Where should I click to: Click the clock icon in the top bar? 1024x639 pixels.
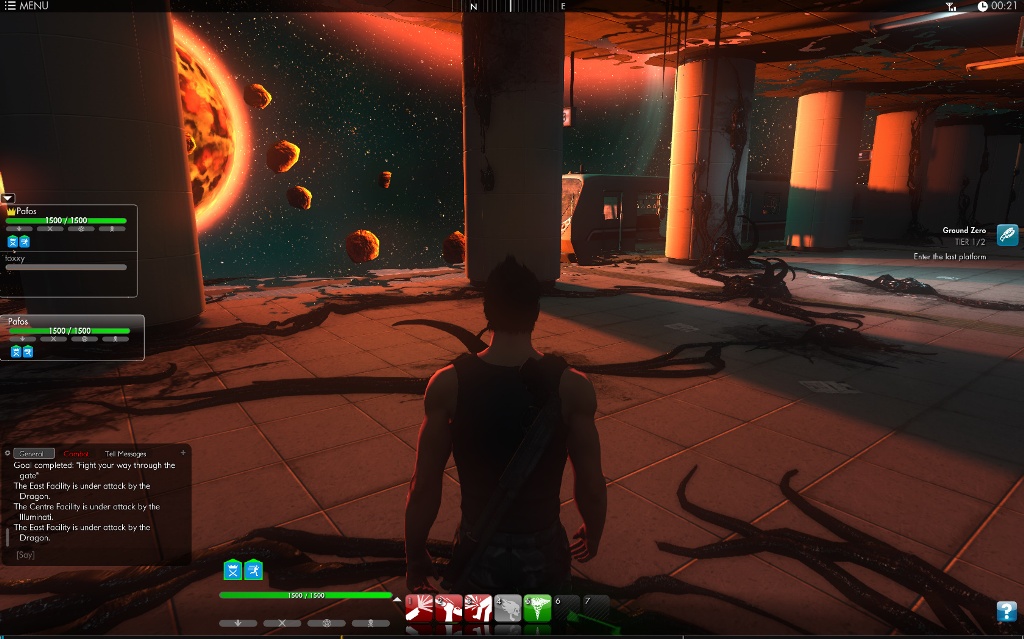pyautogui.click(x=982, y=6)
